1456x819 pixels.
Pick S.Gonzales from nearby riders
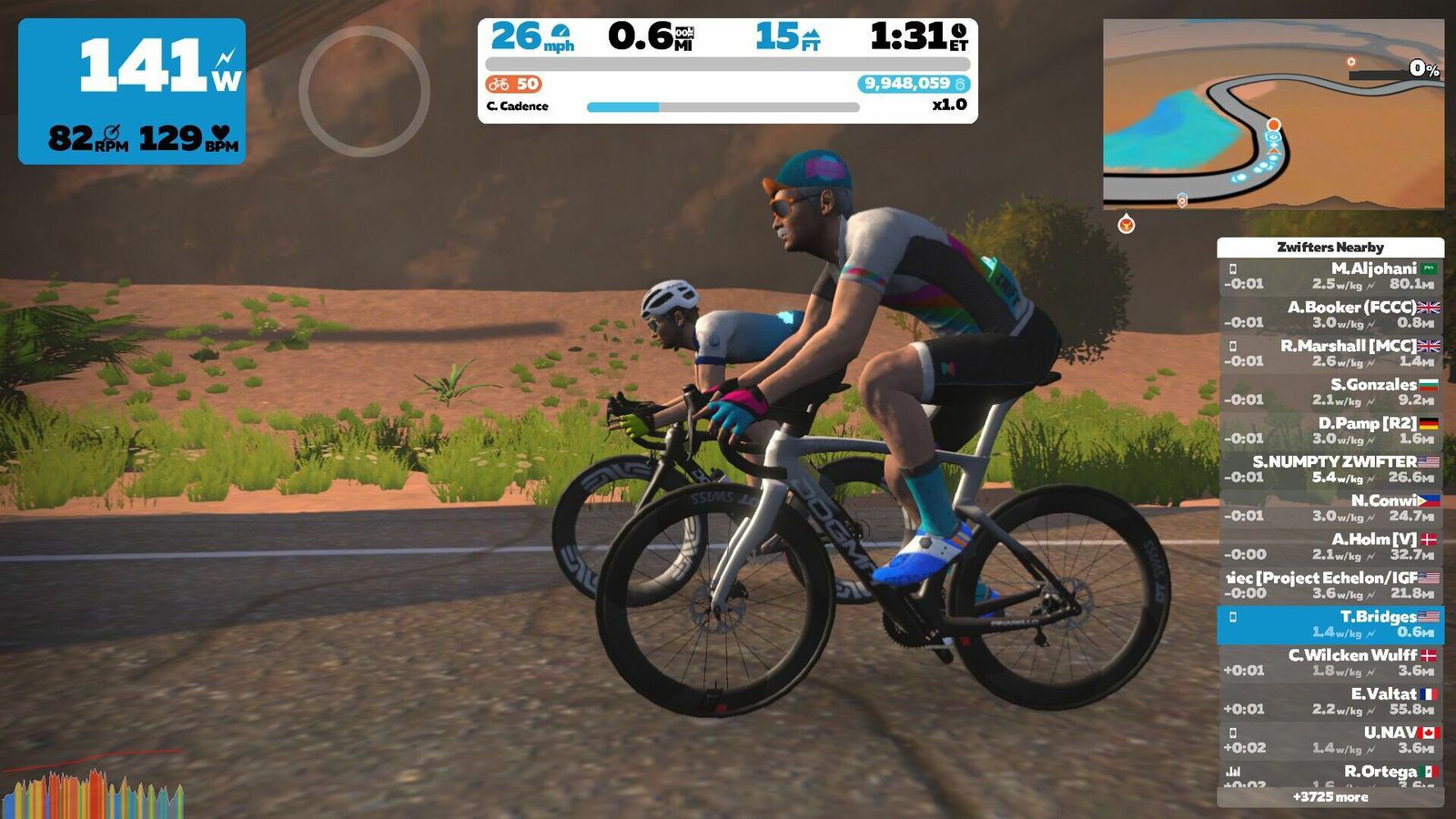(1330, 392)
